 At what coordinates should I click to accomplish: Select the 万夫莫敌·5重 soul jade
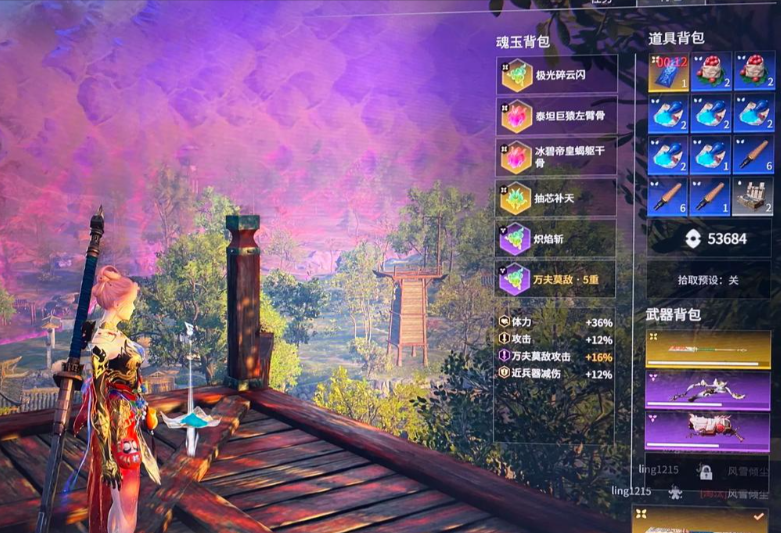556,278
